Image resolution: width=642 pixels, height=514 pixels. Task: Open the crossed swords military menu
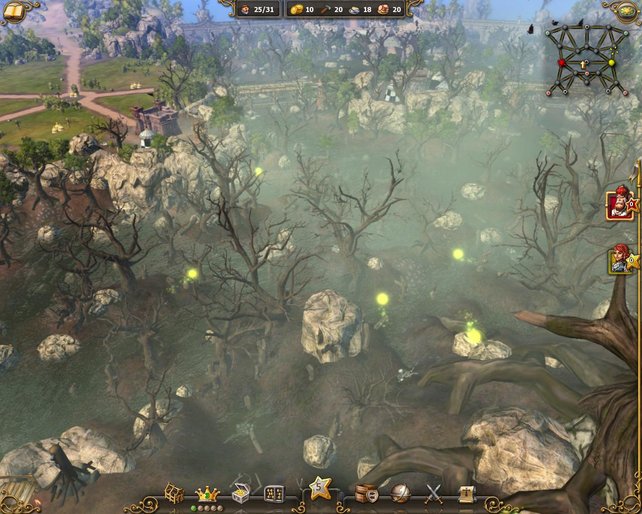pyautogui.click(x=434, y=493)
